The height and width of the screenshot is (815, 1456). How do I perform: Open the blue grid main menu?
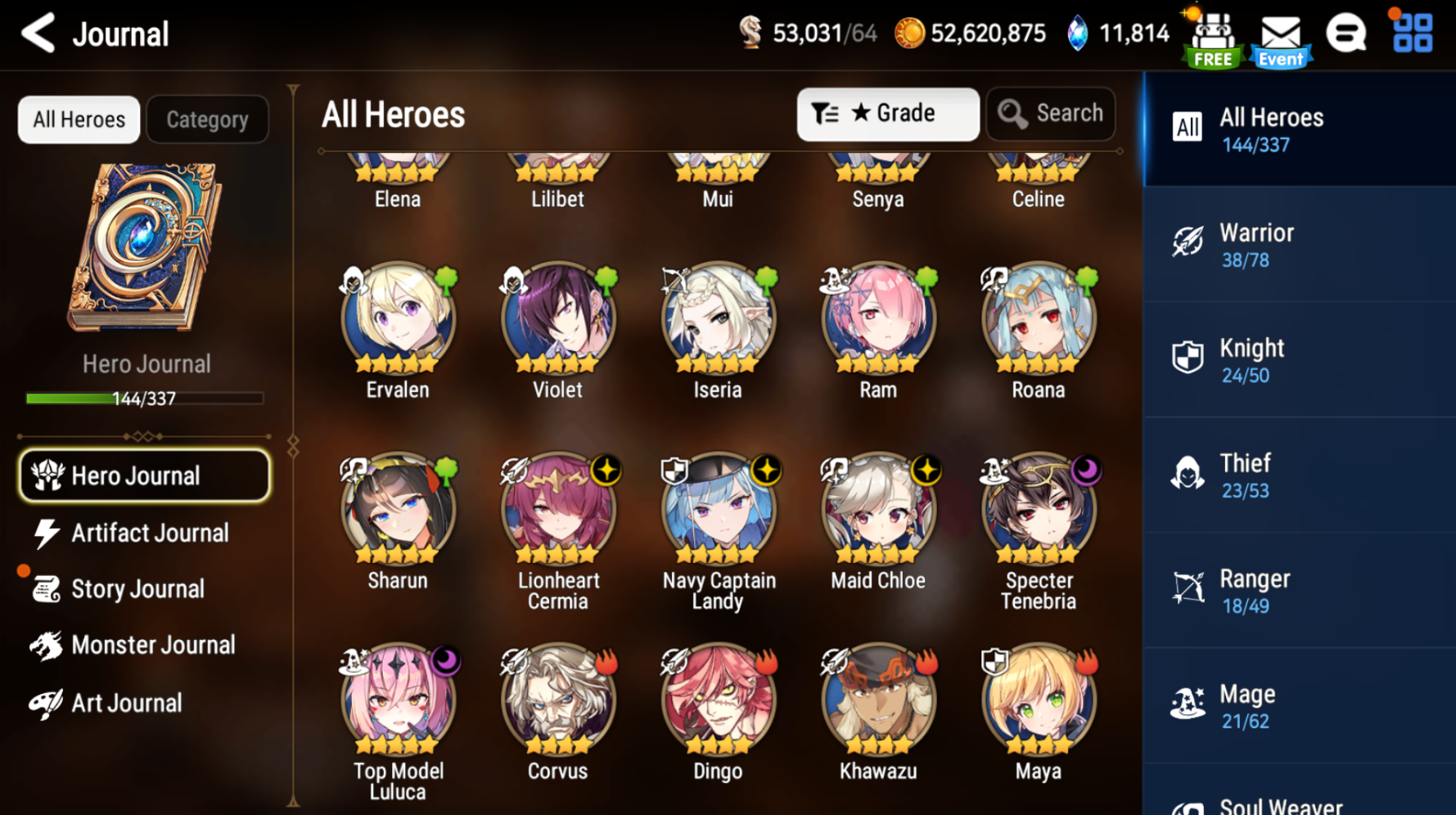(x=1413, y=34)
